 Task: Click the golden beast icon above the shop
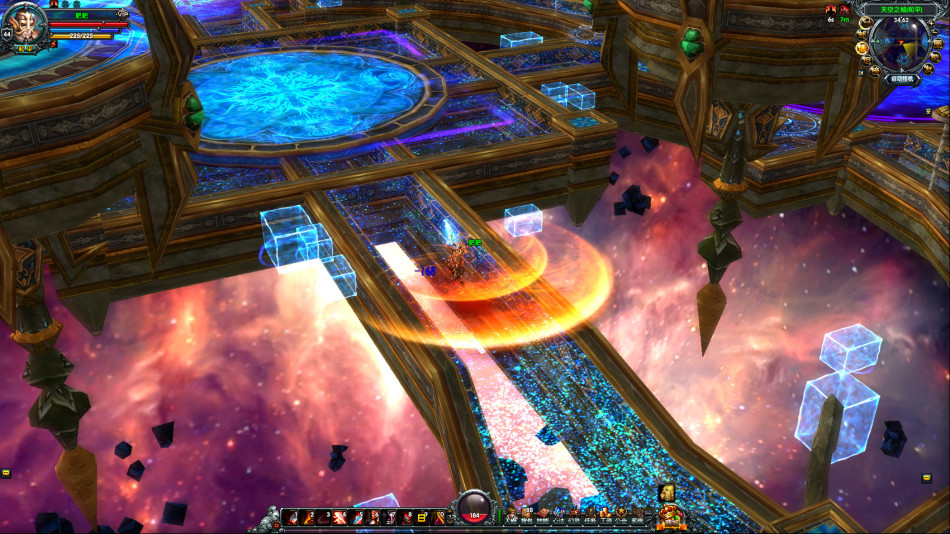[x=666, y=493]
